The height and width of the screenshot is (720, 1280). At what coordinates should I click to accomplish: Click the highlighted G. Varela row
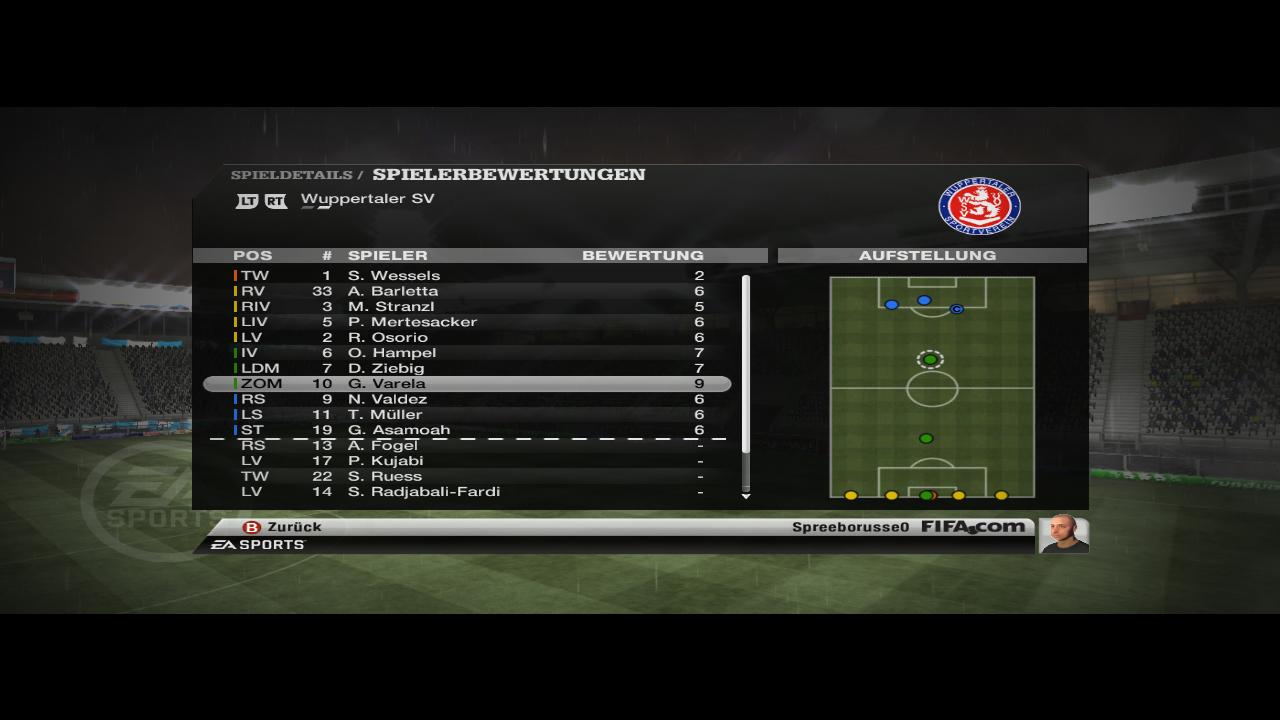(x=466, y=384)
